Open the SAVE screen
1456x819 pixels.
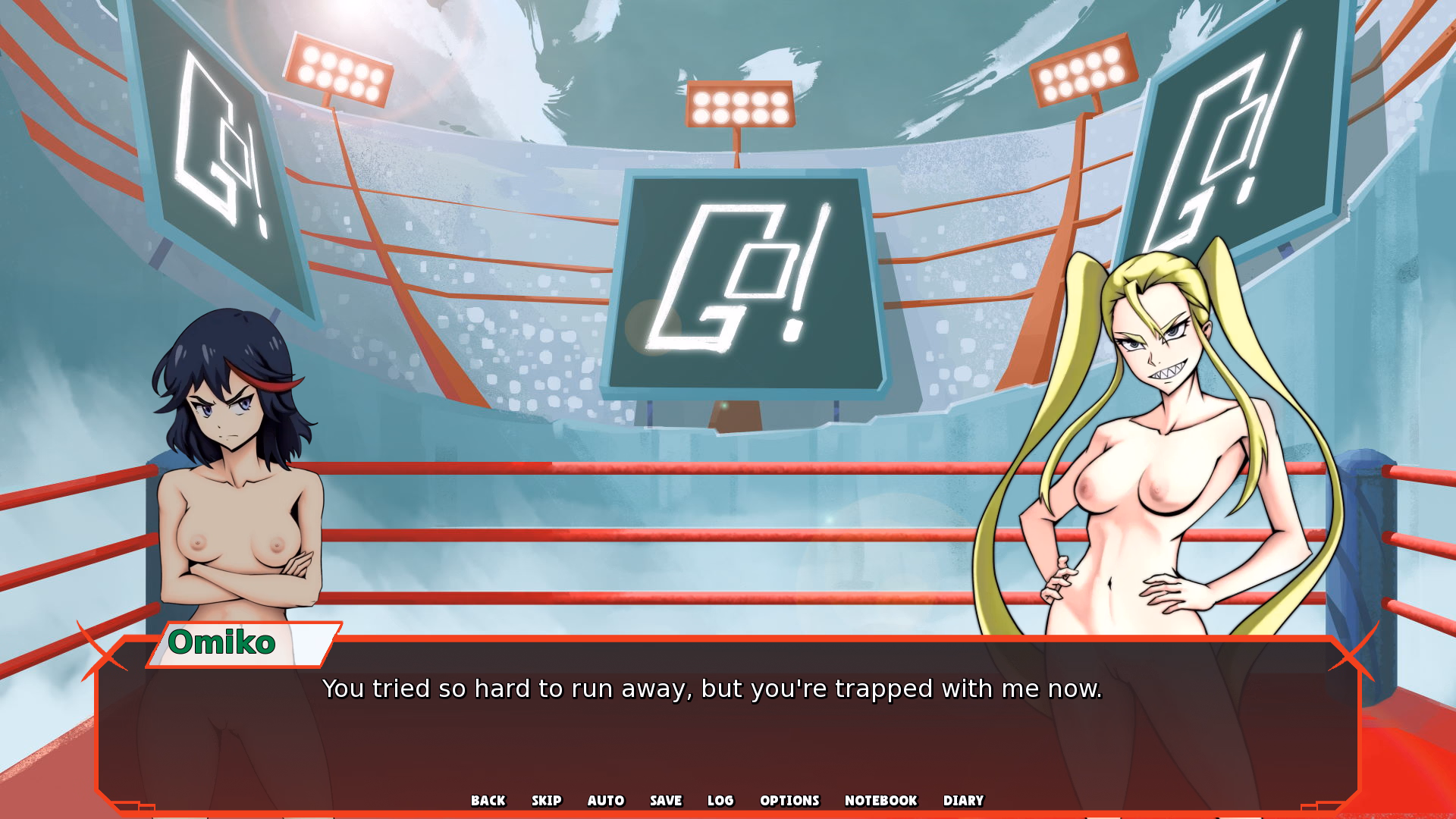tap(665, 800)
